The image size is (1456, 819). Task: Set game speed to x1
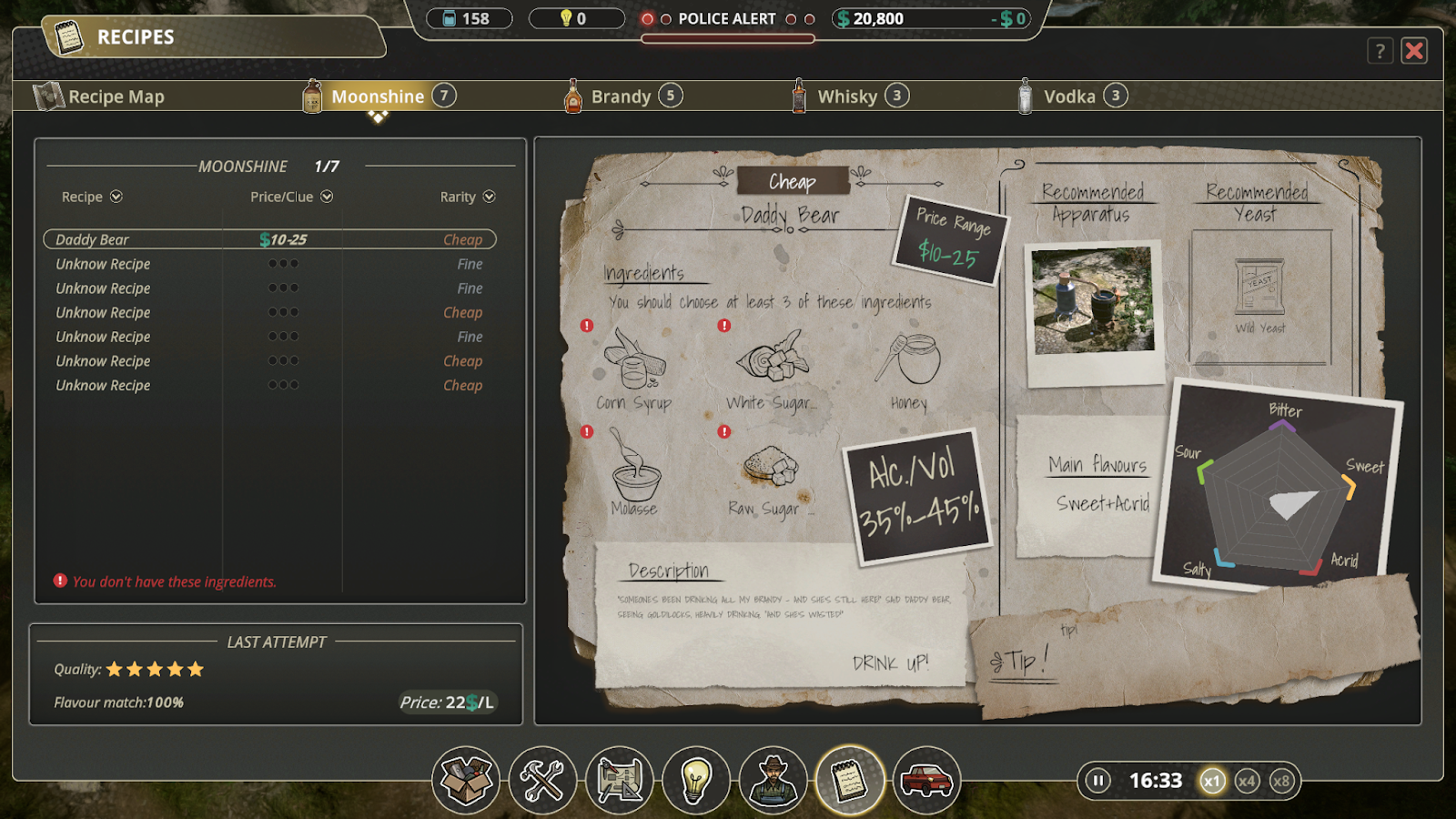(x=1211, y=781)
